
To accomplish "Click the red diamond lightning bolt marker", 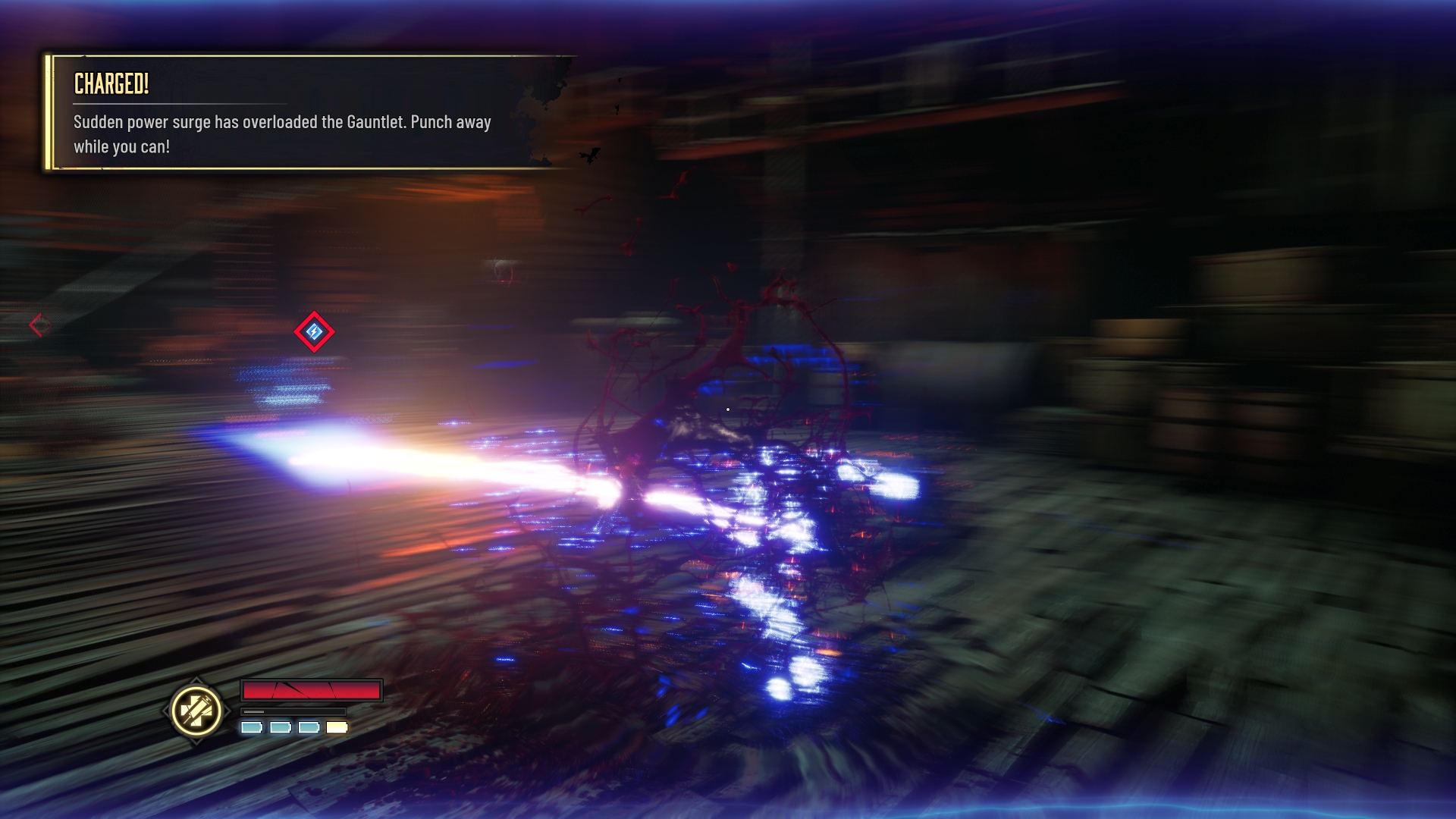I will 314,332.
